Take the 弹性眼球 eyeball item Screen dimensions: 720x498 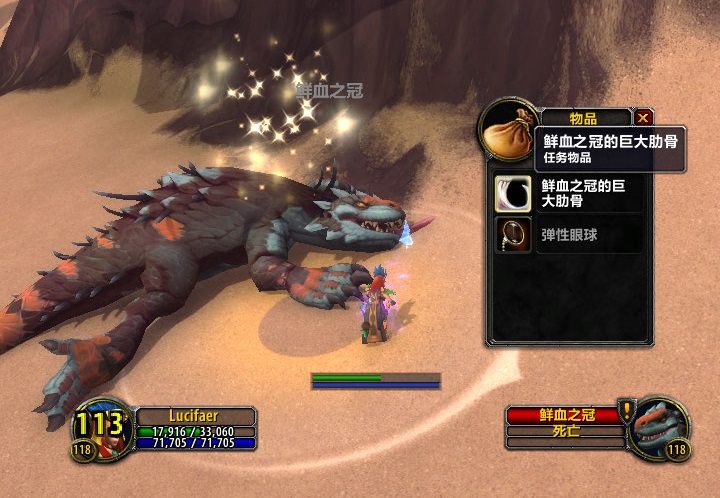(513, 235)
